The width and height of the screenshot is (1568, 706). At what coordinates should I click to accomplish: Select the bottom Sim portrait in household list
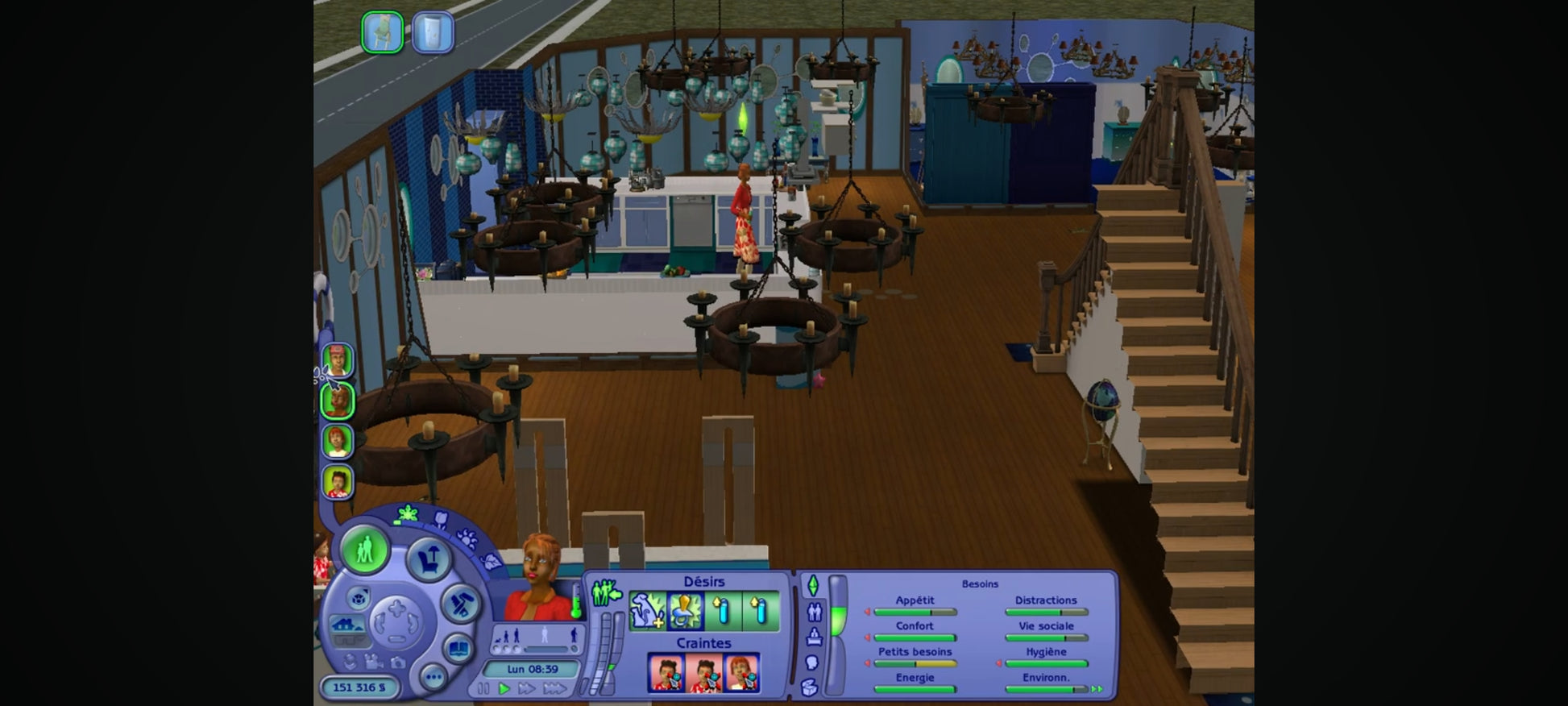click(338, 483)
